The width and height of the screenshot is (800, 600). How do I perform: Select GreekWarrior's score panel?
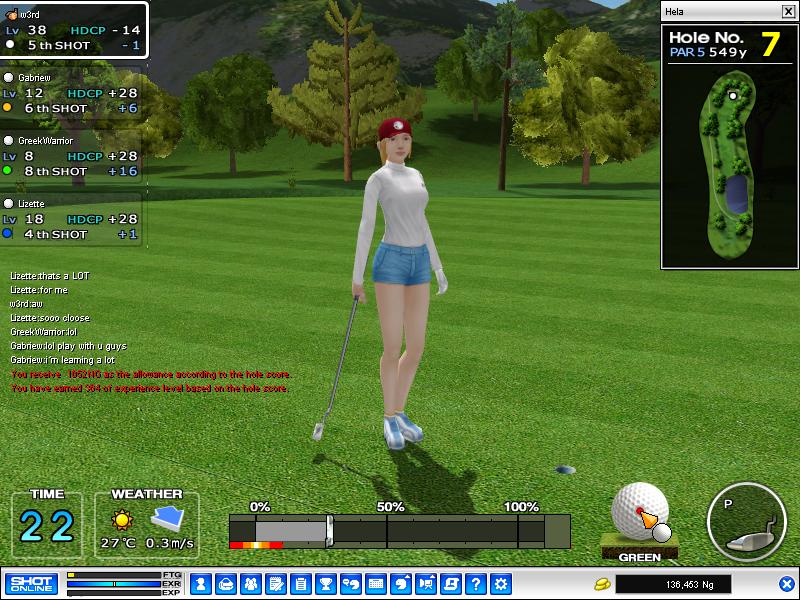(x=72, y=156)
